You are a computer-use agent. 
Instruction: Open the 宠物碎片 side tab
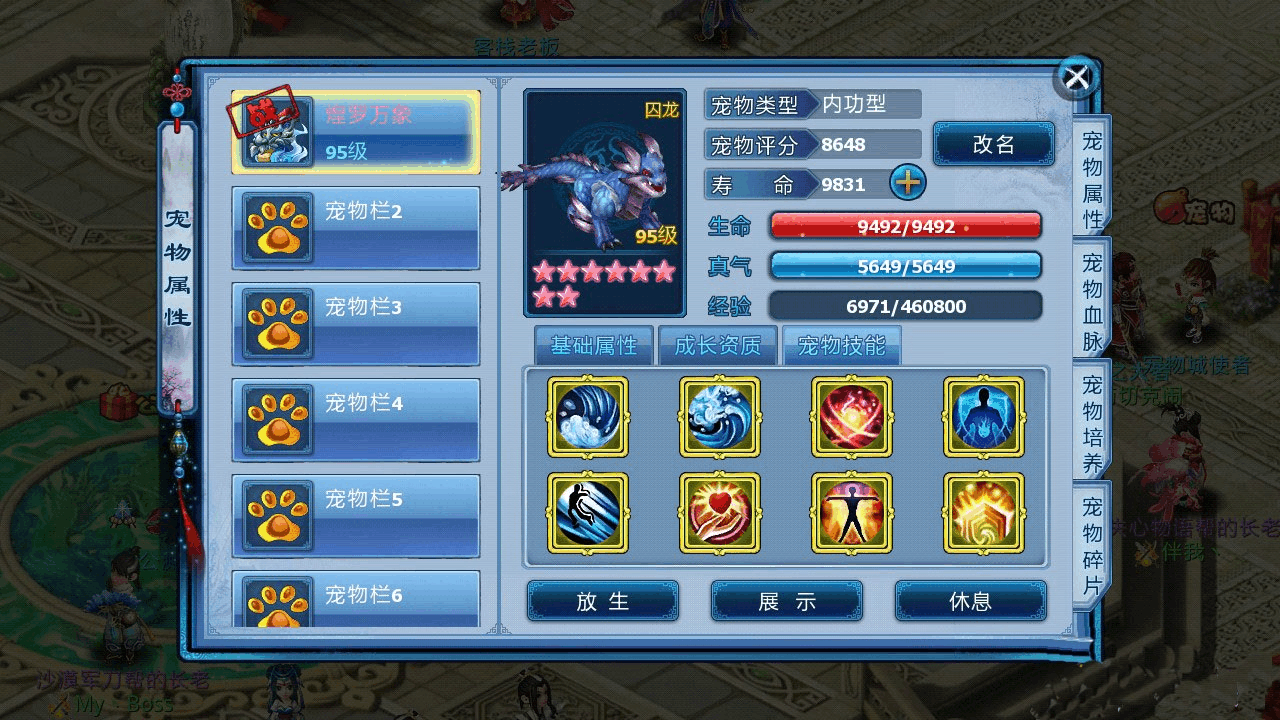pos(1092,546)
